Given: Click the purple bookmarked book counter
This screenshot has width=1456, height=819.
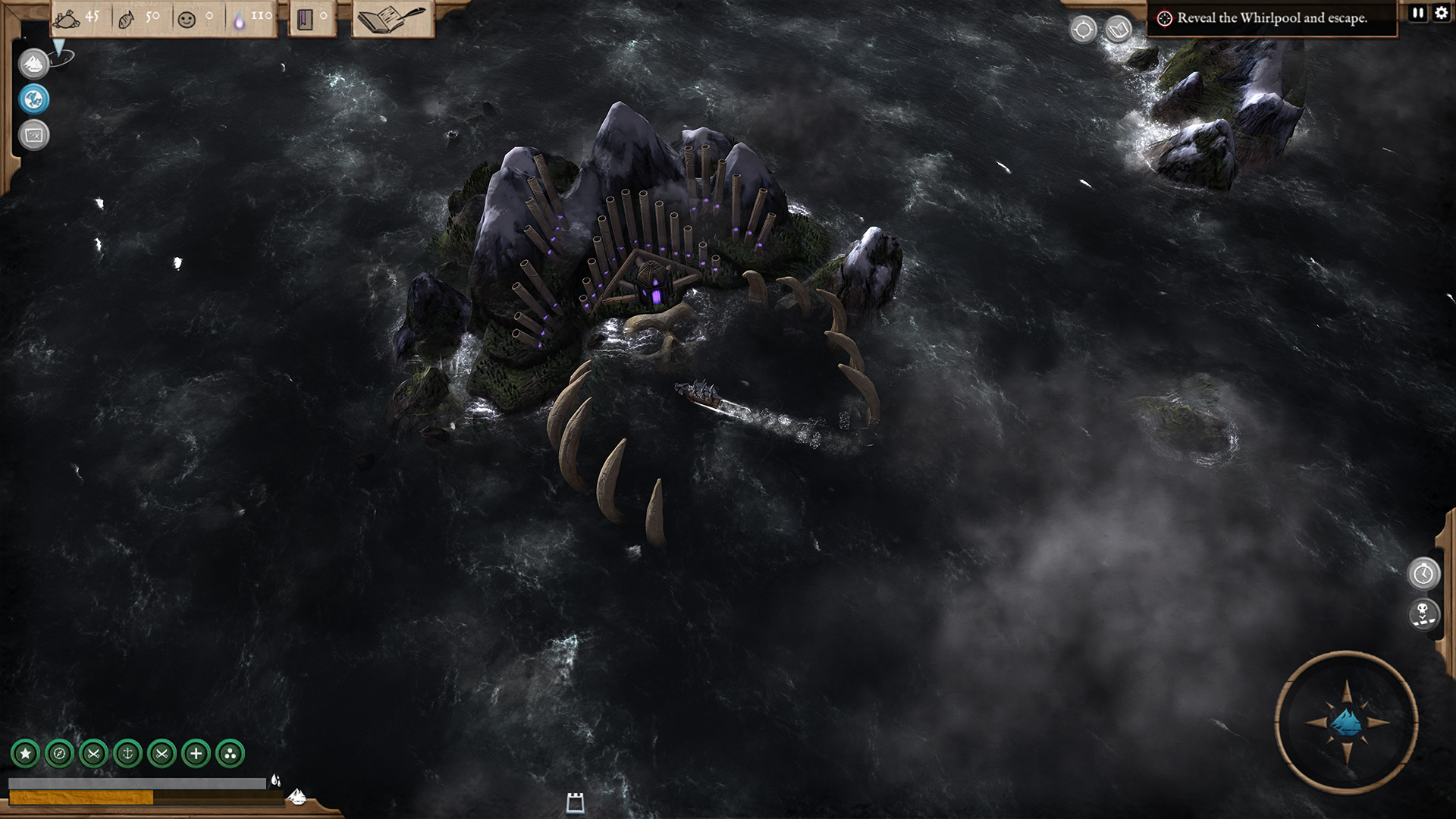Looking at the screenshot, I should coord(312,18).
